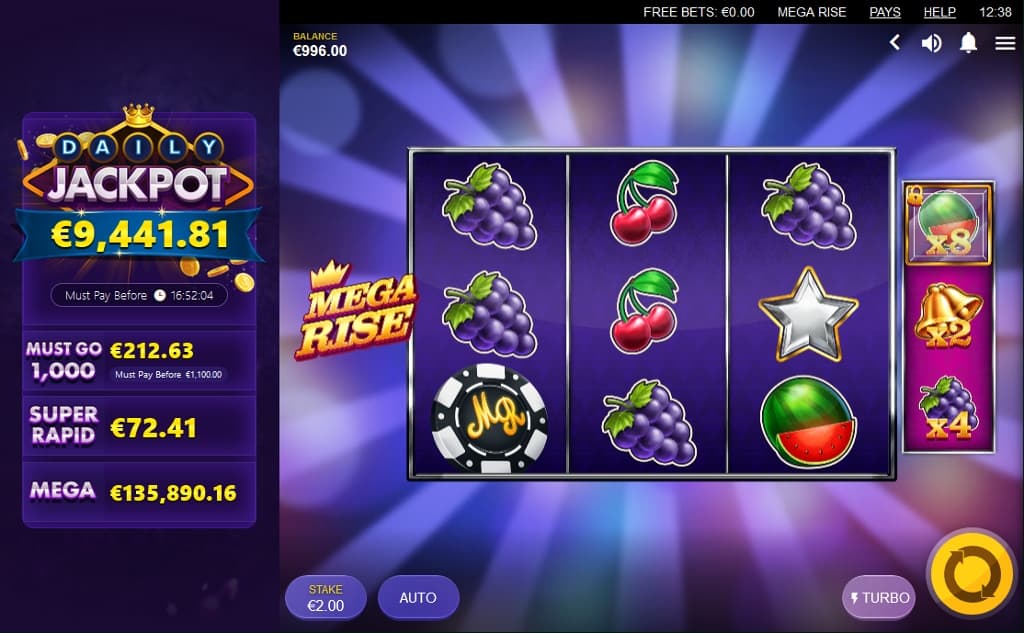Spin the reels with the yellow button
1024x633 pixels.
pyautogui.click(x=971, y=574)
